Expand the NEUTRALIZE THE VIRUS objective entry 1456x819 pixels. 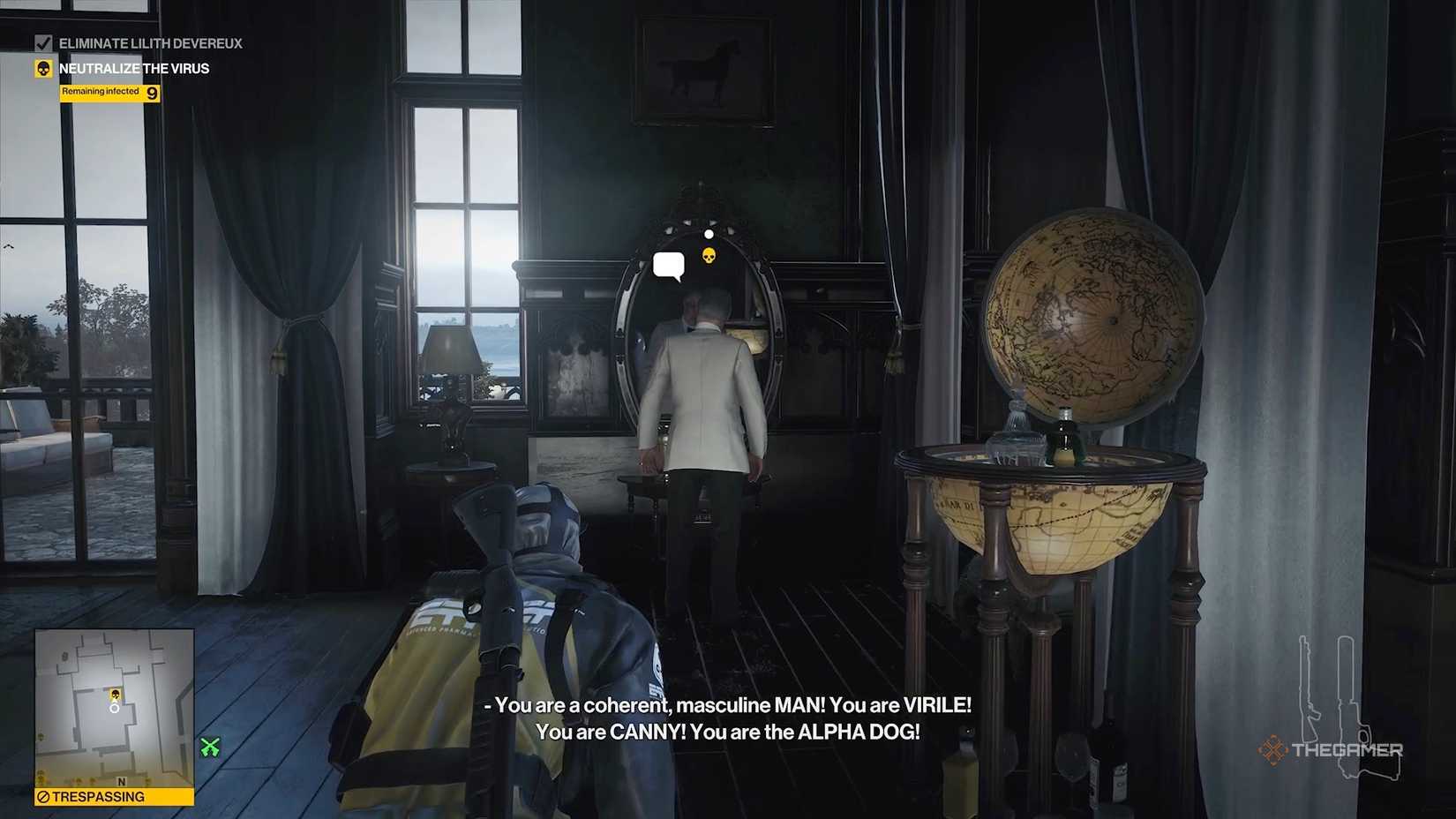tap(134, 68)
